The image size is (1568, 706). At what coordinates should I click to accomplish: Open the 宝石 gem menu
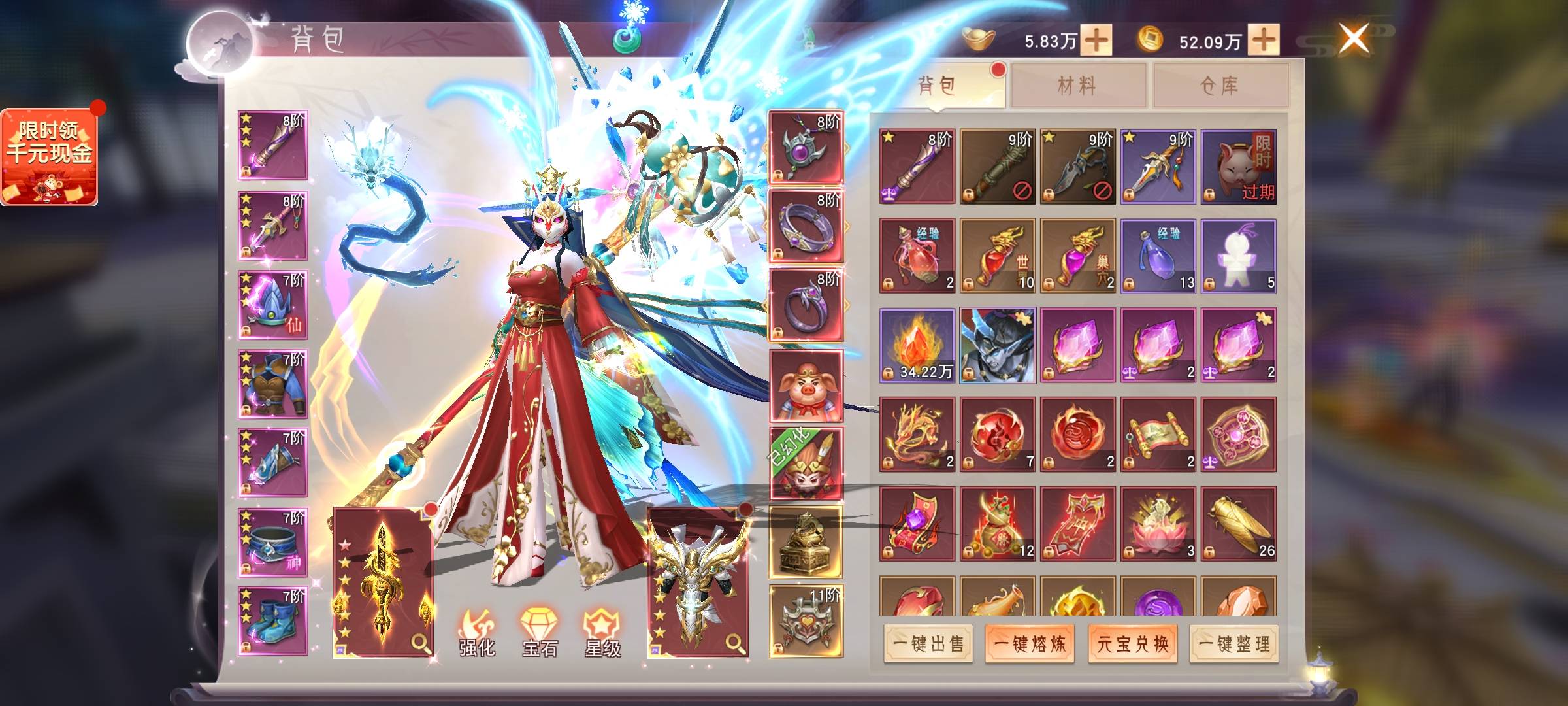[540, 632]
